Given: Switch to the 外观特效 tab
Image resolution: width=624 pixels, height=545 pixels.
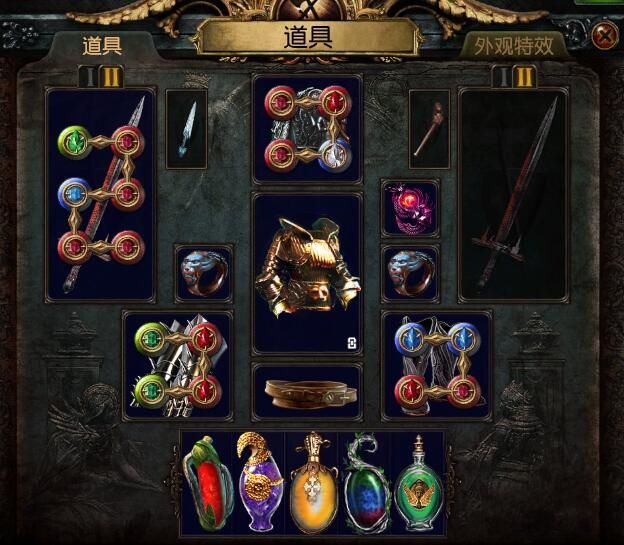Looking at the screenshot, I should [x=513, y=45].
